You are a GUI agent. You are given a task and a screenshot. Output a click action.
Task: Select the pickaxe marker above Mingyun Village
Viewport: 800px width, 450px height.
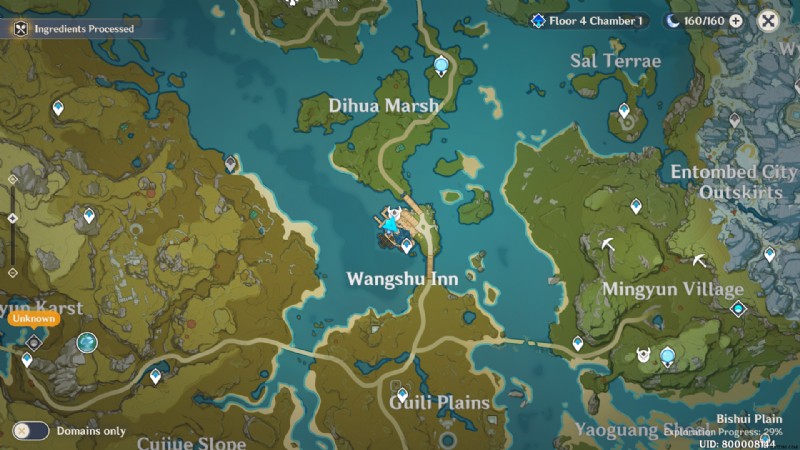pyautogui.click(x=607, y=242)
